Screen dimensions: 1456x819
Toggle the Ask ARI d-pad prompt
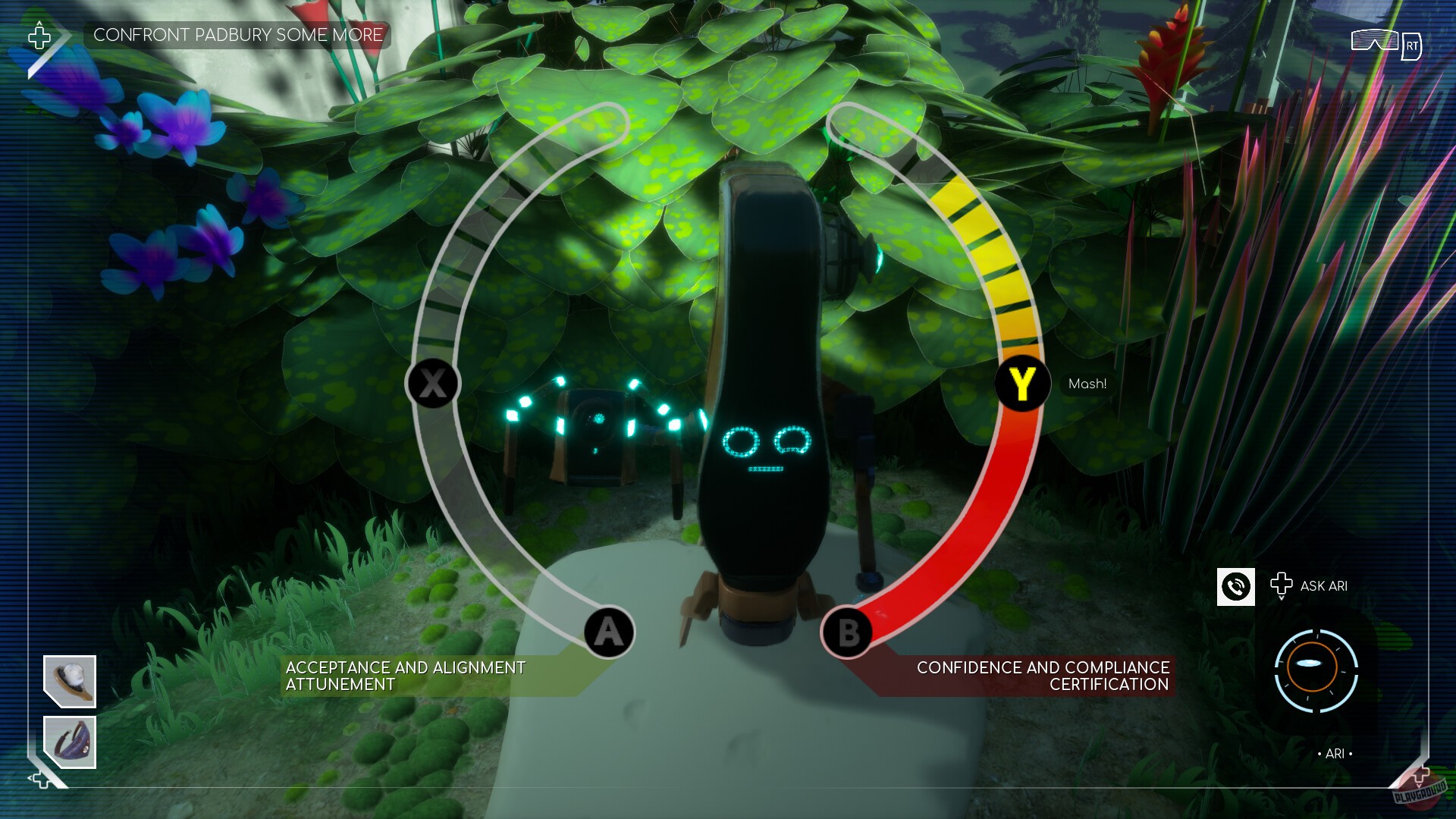click(x=1282, y=584)
